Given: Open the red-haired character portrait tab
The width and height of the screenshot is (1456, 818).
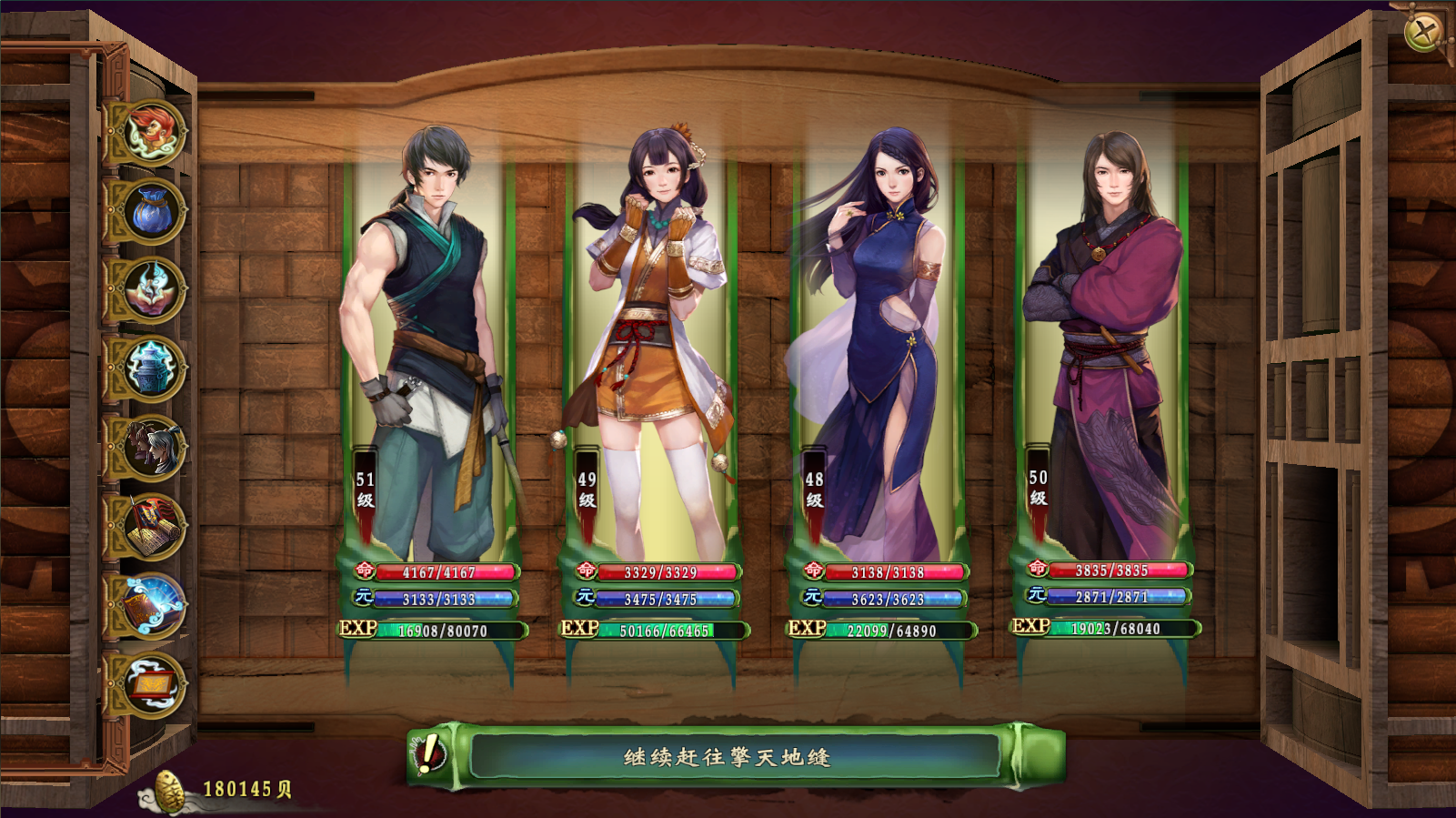Looking at the screenshot, I should [x=151, y=132].
